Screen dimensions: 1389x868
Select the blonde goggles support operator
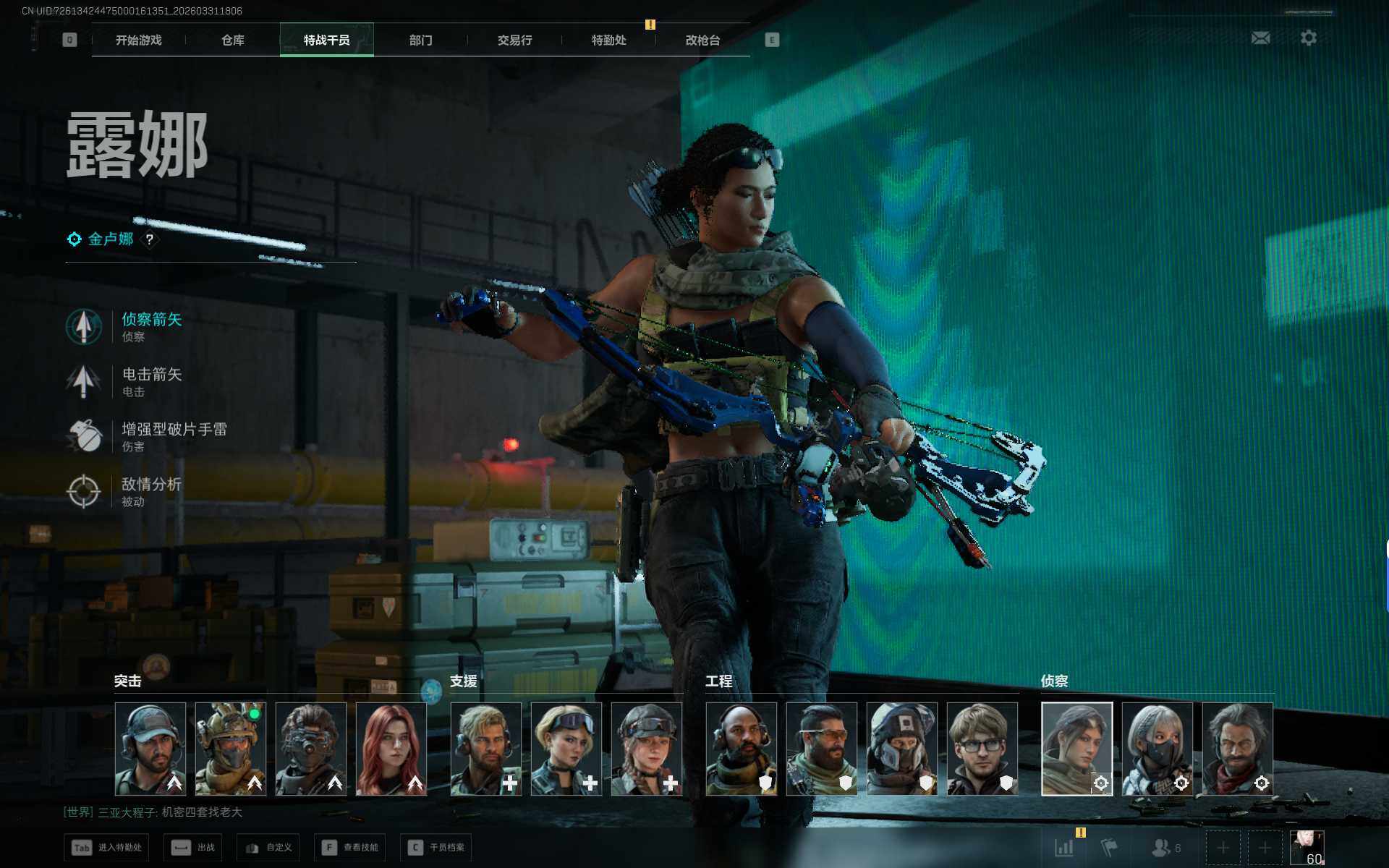[566, 749]
